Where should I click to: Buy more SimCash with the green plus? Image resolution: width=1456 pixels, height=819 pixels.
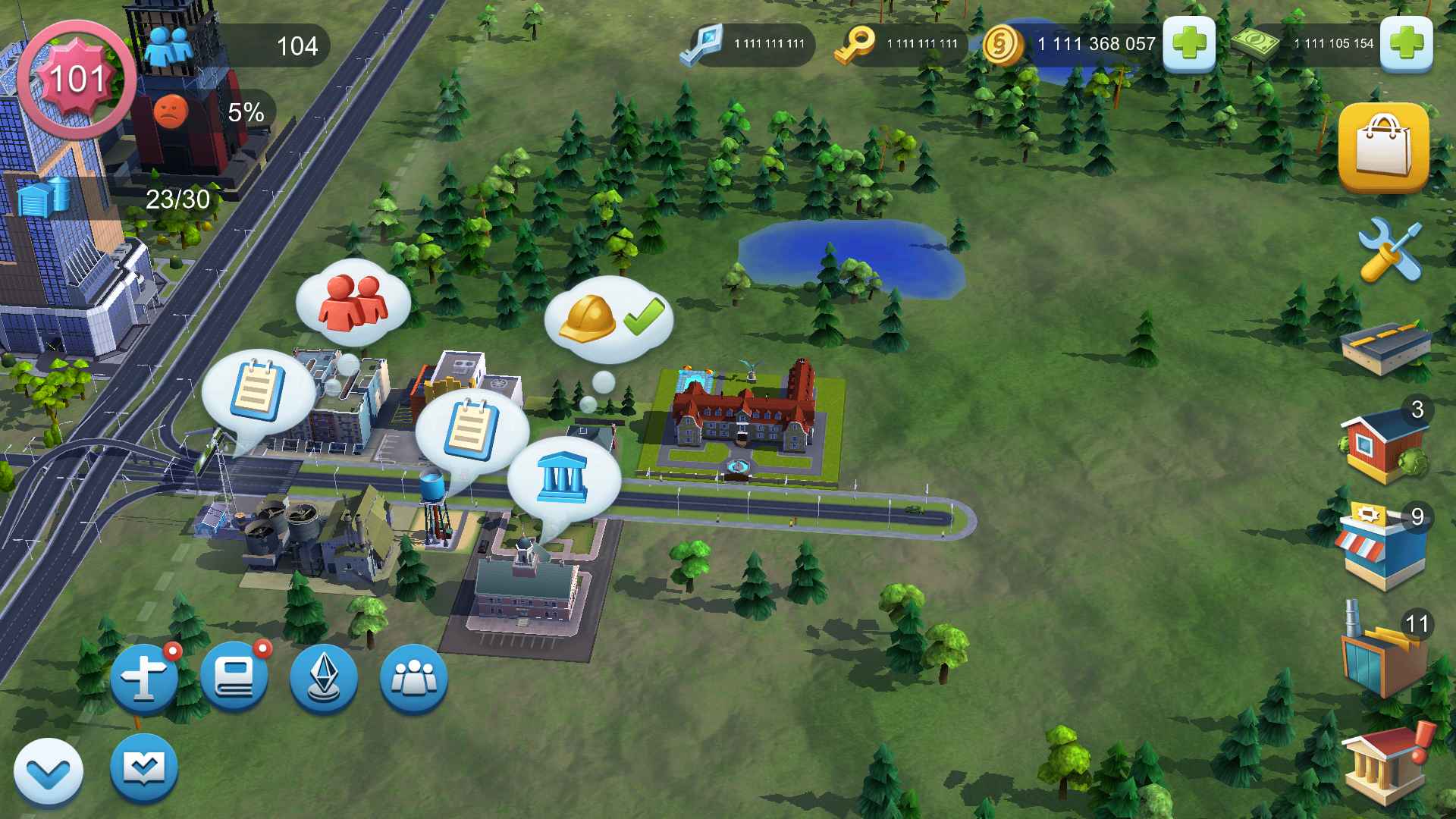tap(1405, 44)
